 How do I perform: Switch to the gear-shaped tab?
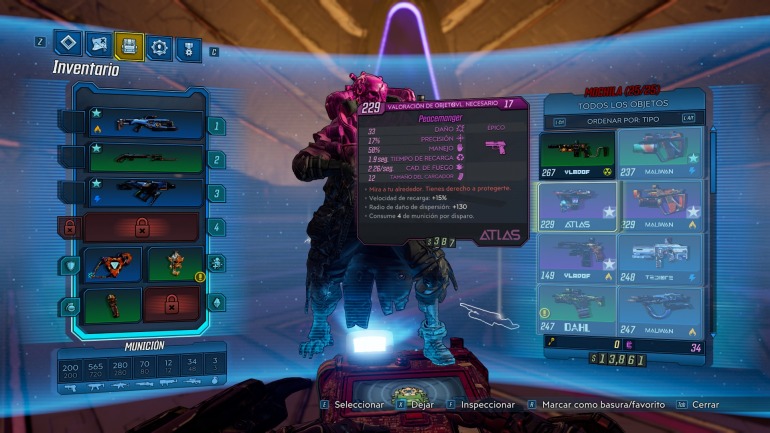point(158,45)
